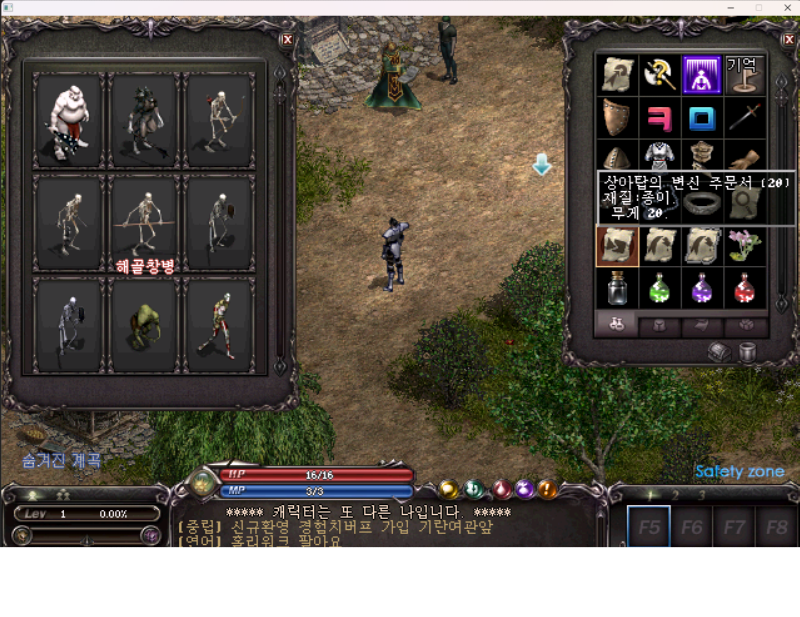This screenshot has height=617, width=800.
Task: Select the white ogre transformation
Action: coord(69,120)
